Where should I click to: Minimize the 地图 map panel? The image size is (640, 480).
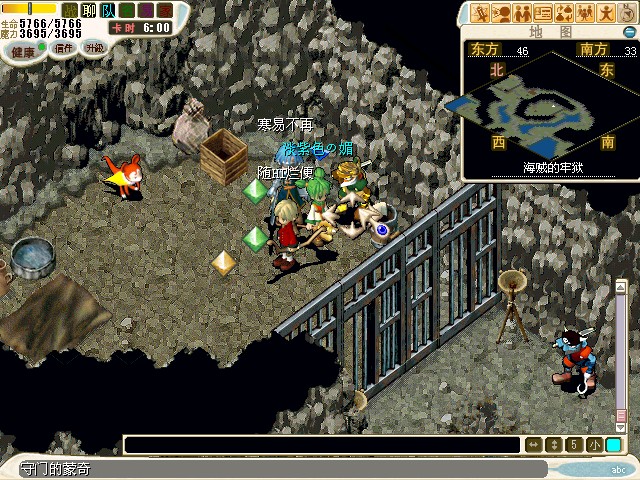[x=628, y=32]
